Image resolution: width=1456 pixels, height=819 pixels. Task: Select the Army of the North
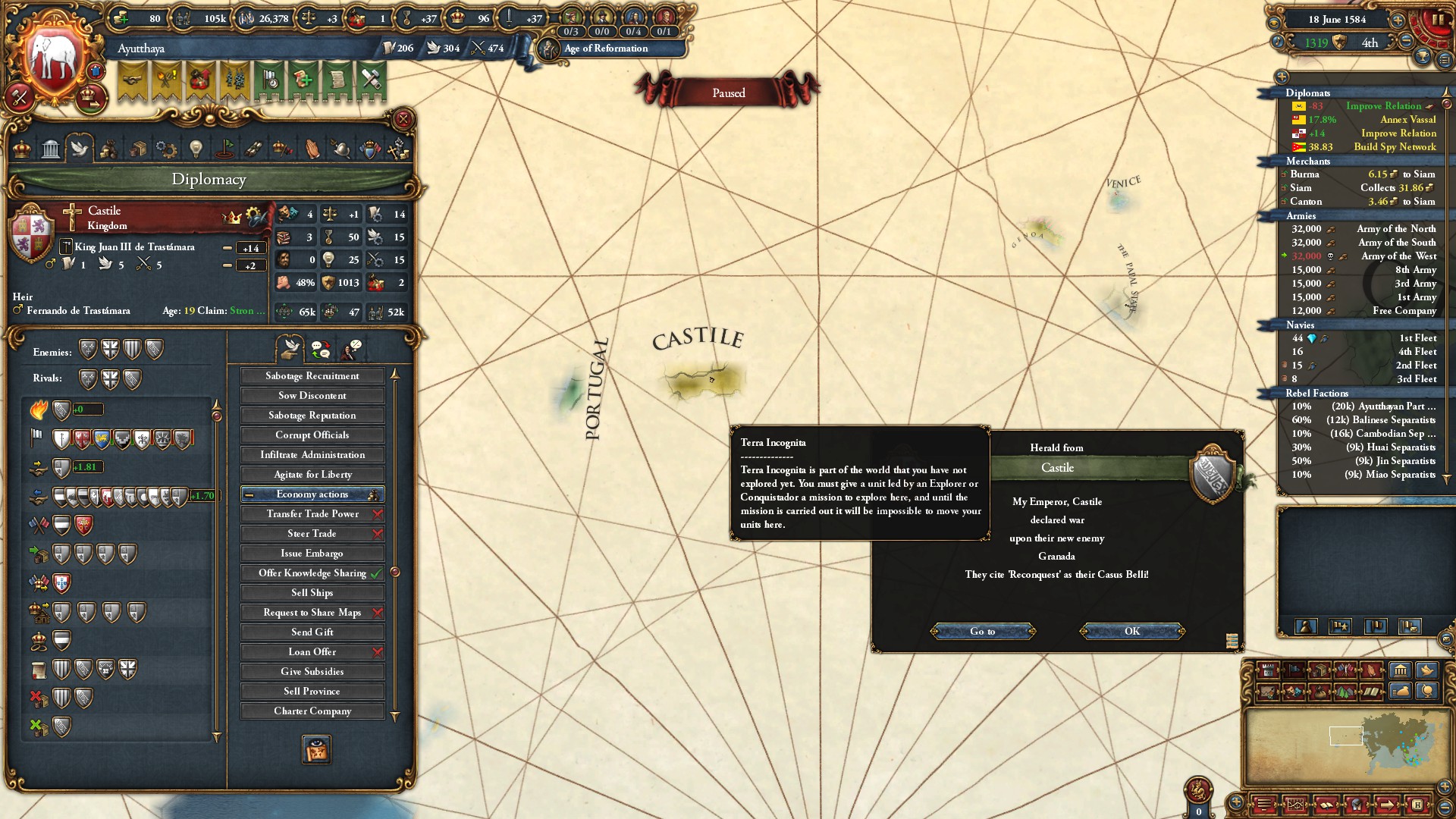coord(1395,229)
